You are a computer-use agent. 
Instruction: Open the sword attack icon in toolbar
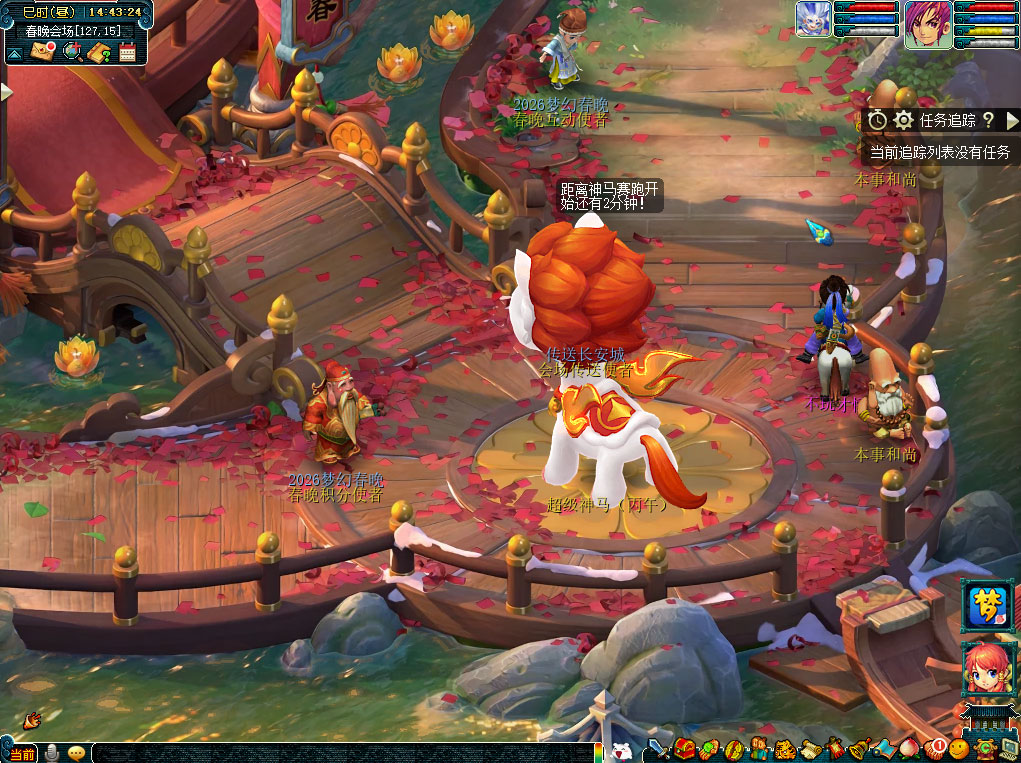tap(659, 748)
